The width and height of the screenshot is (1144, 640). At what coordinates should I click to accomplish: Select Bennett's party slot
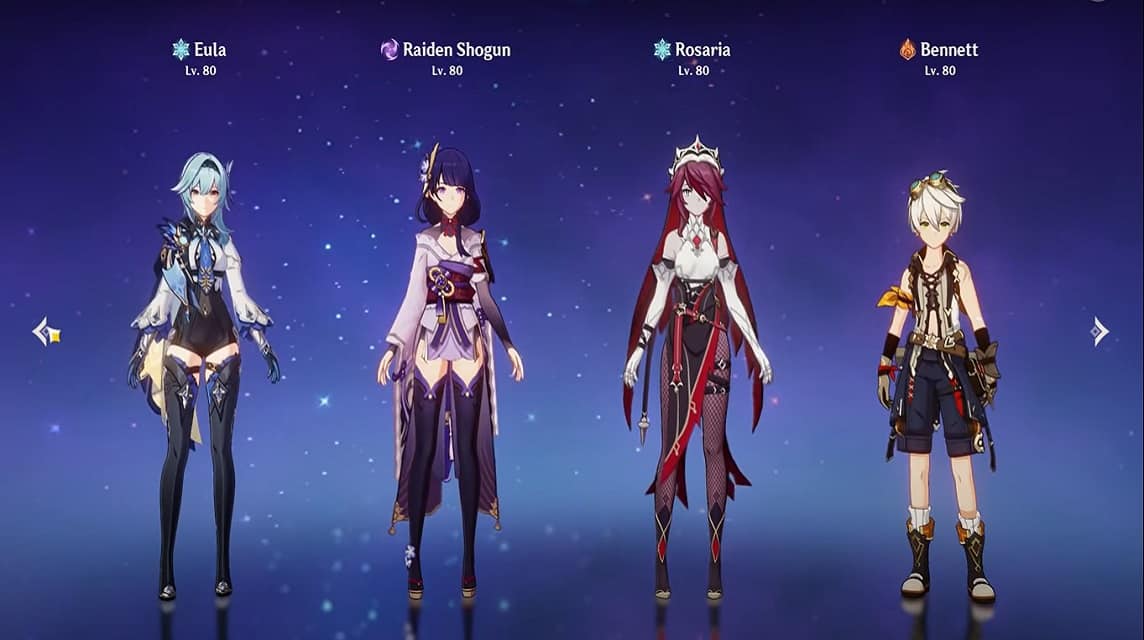click(x=940, y=380)
